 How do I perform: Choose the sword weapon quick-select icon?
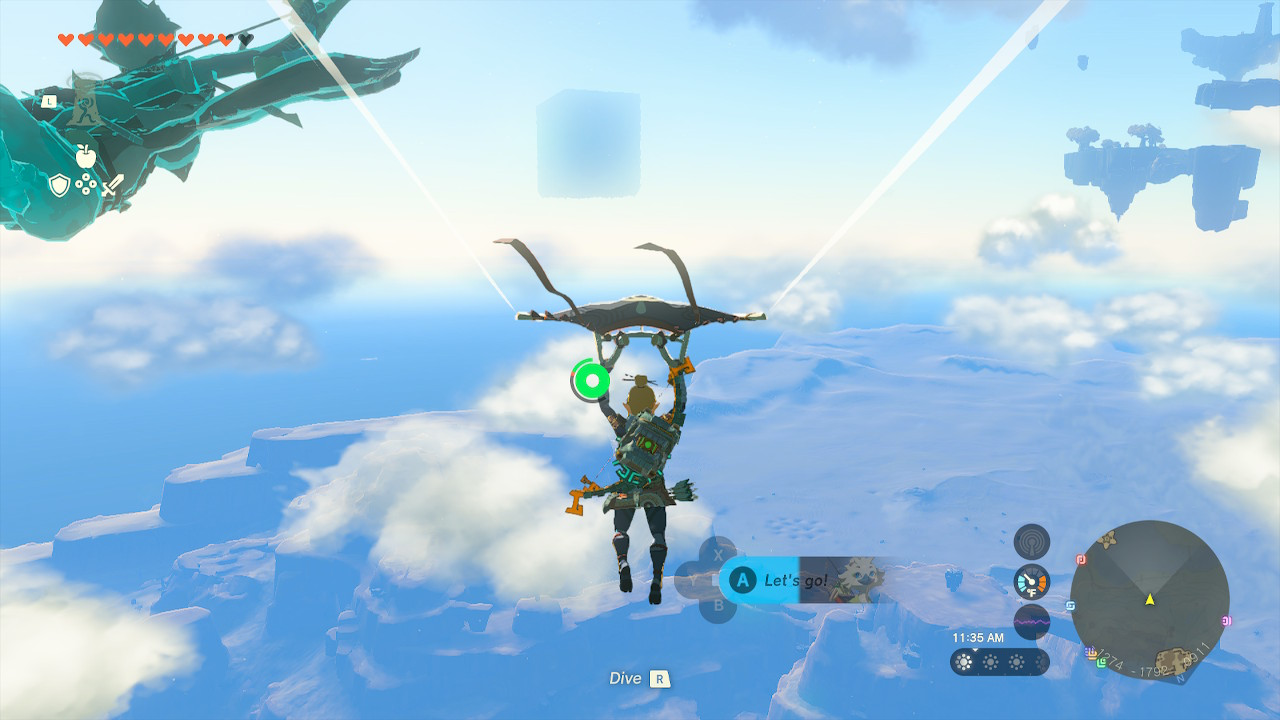point(112,185)
